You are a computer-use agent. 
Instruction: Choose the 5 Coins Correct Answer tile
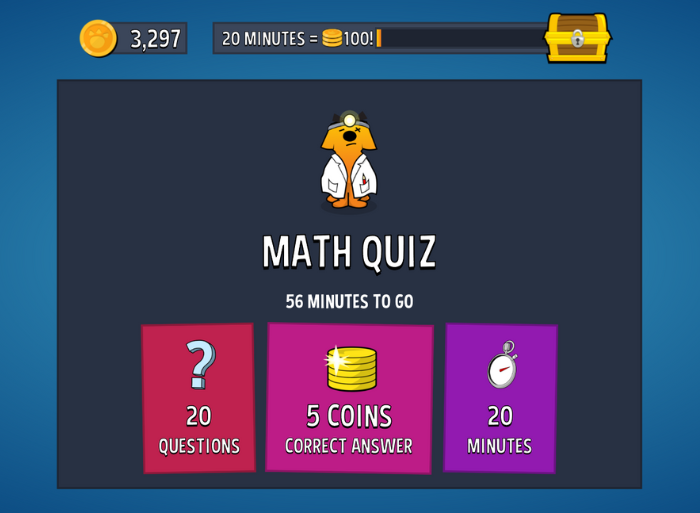(349, 398)
